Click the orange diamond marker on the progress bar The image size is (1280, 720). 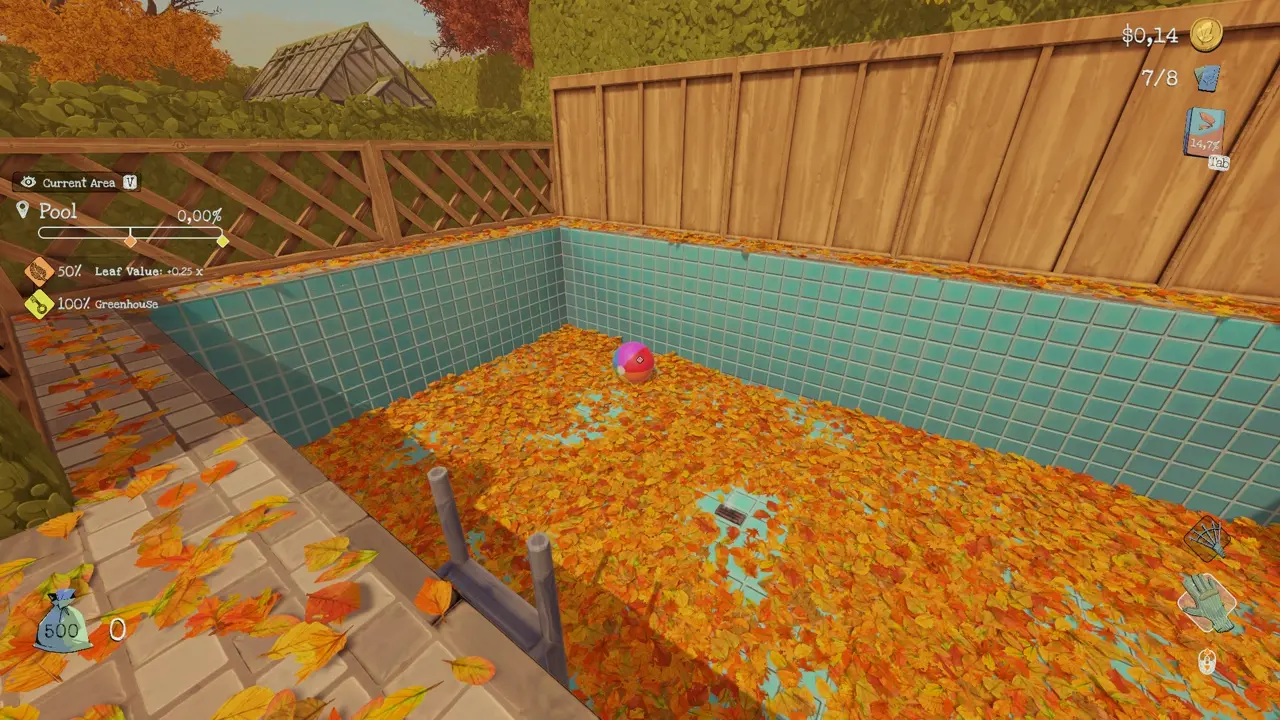click(x=130, y=241)
